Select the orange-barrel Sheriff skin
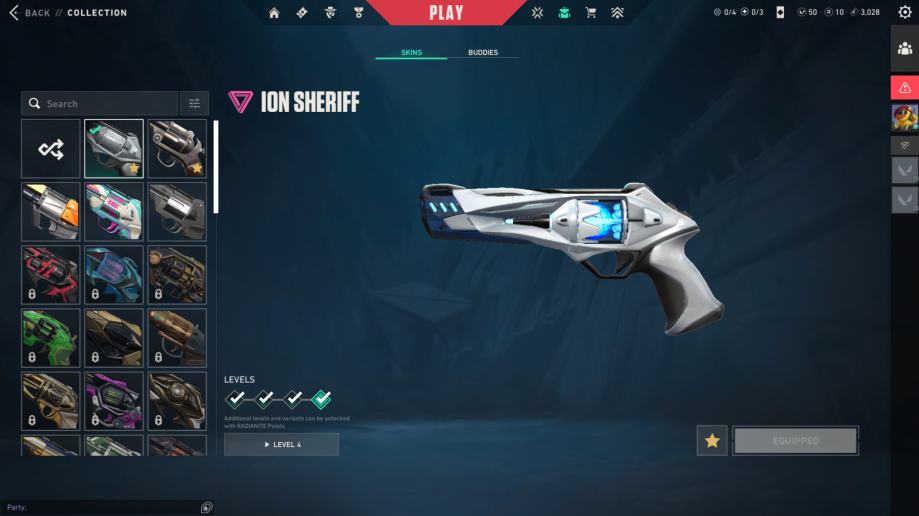 tap(51, 211)
